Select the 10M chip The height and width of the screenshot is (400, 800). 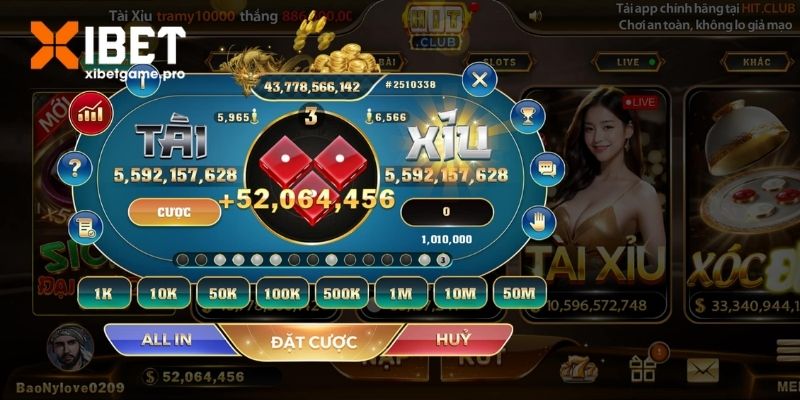460,293
